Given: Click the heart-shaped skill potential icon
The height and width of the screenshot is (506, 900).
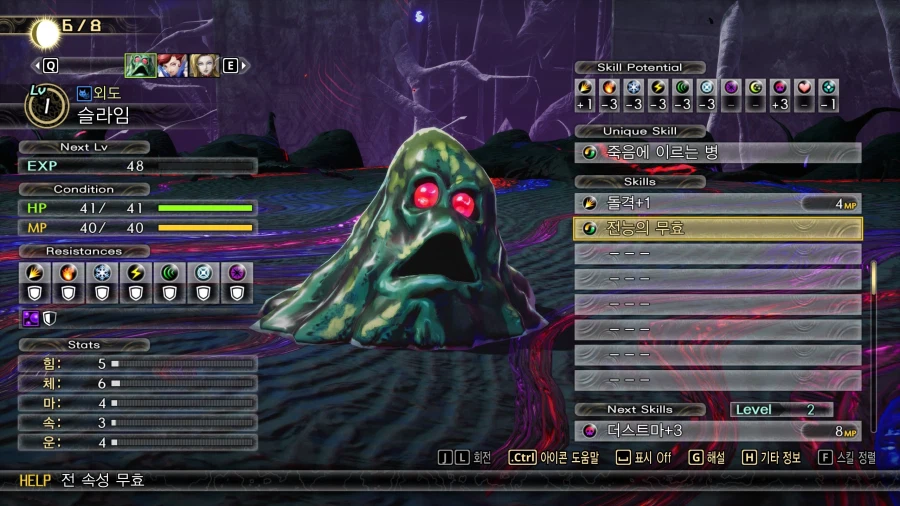Looking at the screenshot, I should [x=804, y=87].
